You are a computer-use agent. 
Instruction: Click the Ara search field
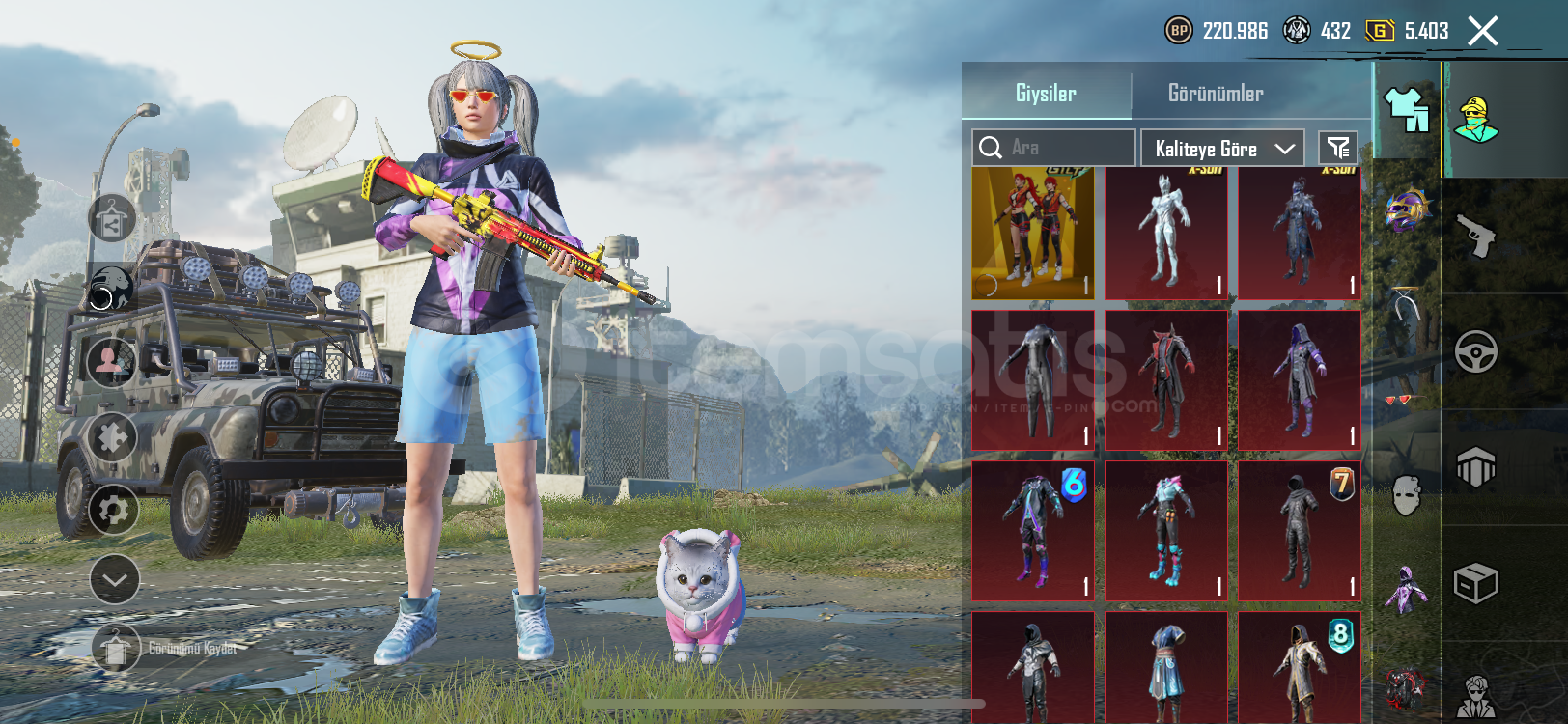point(1053,148)
